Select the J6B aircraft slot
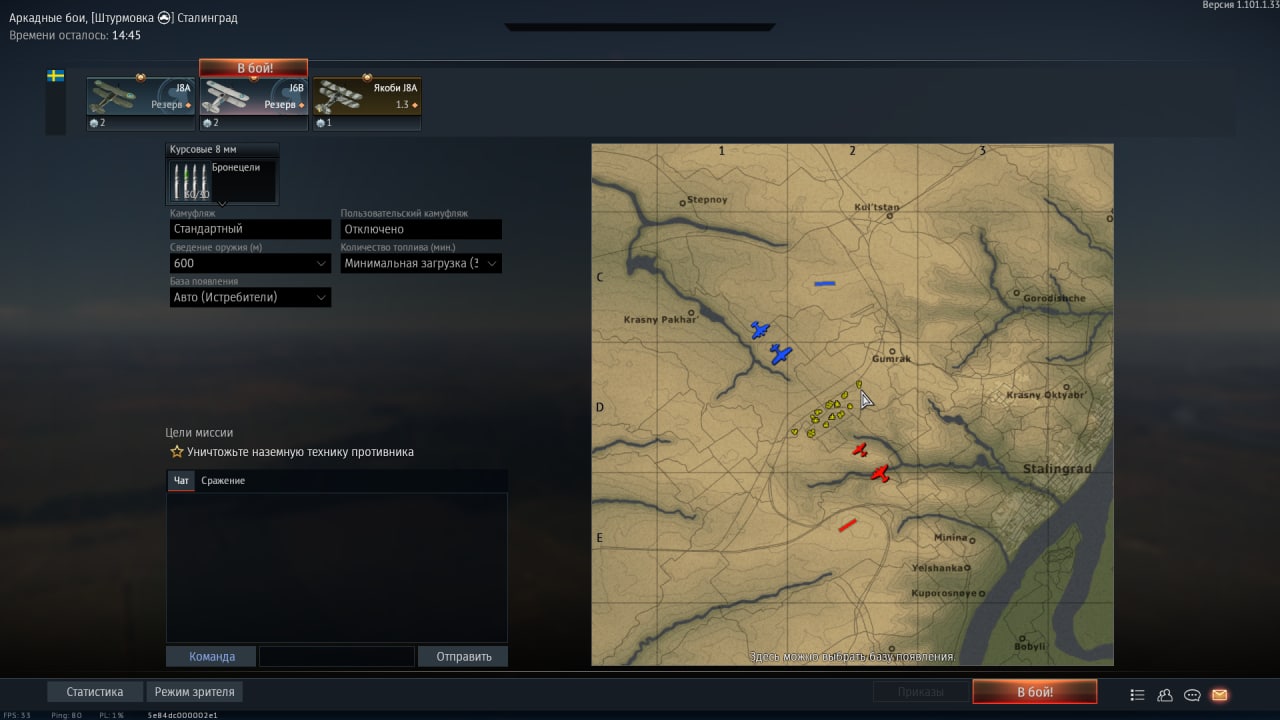 coord(254,103)
